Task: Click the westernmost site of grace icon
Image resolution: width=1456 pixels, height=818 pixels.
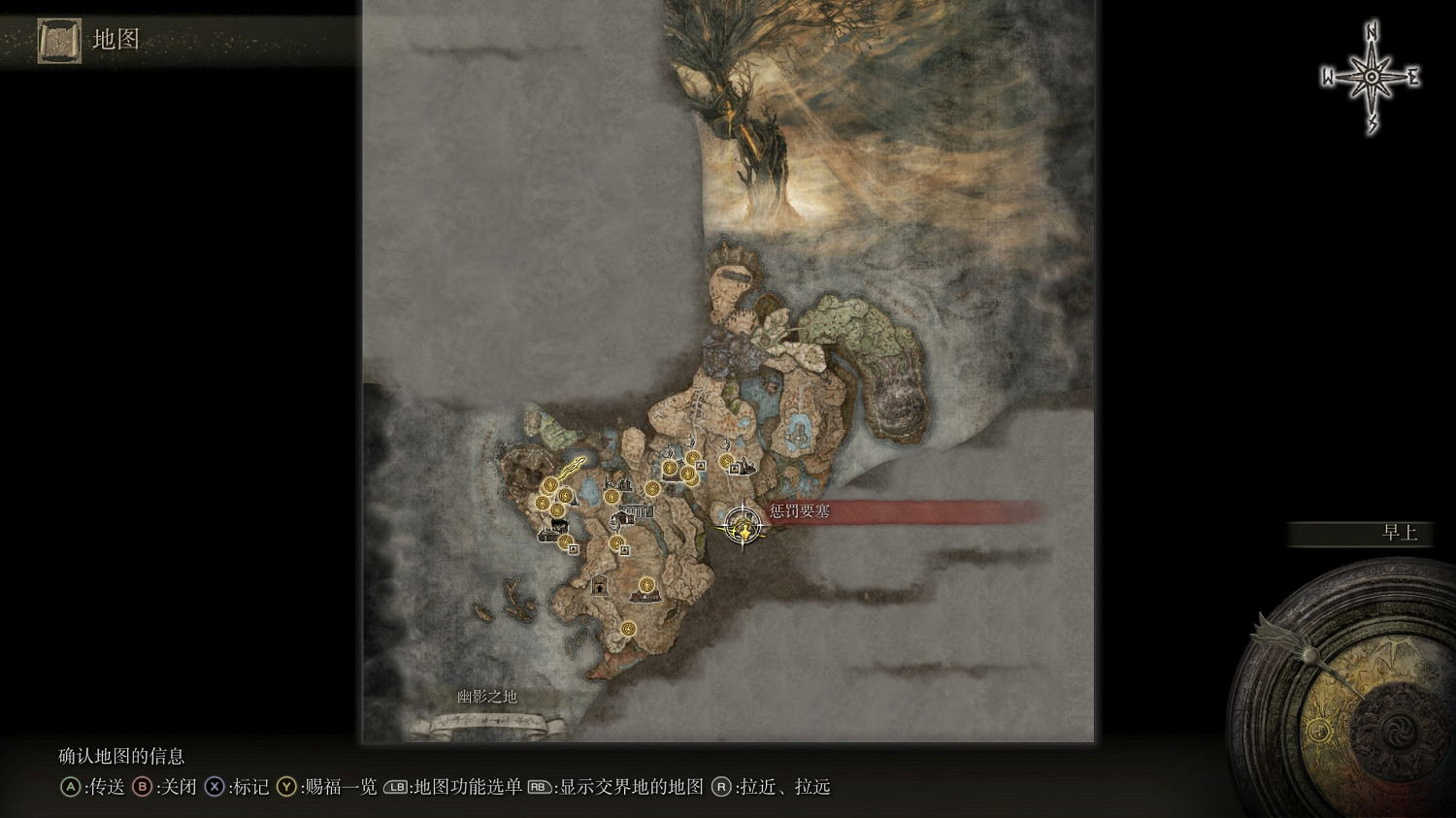Action: pos(541,502)
